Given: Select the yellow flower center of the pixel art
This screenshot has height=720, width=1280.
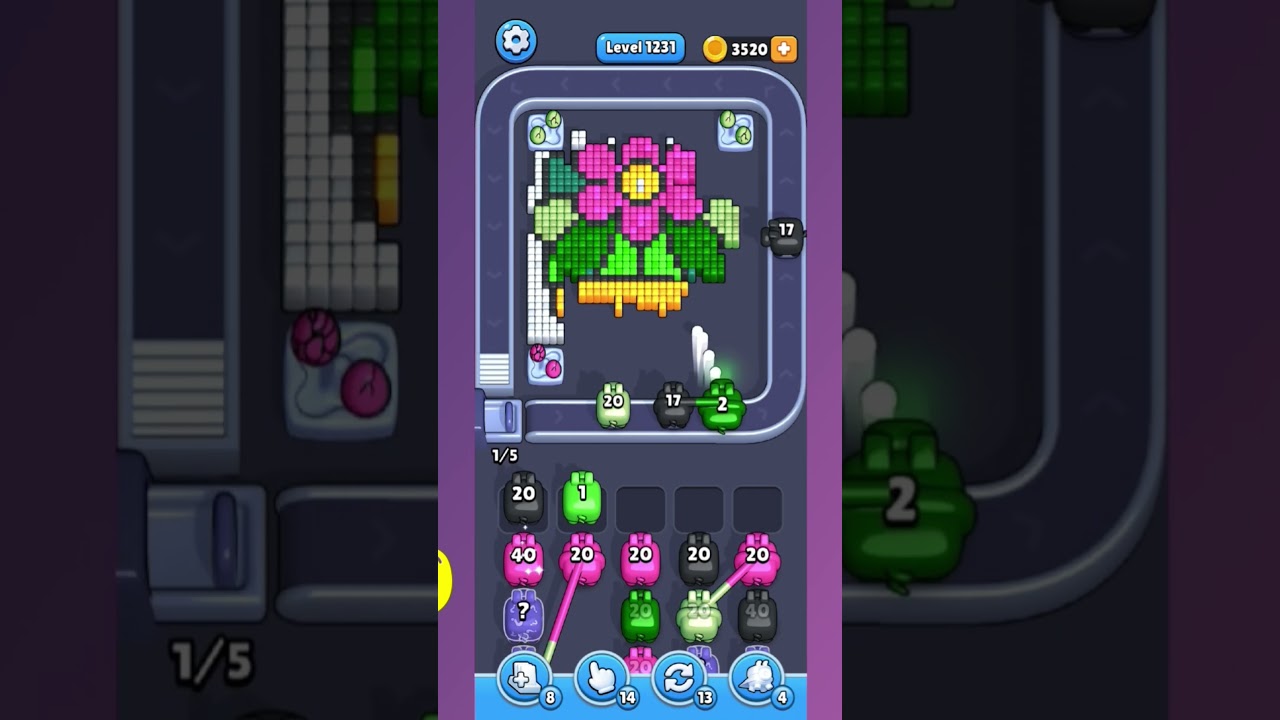Looking at the screenshot, I should [638, 183].
